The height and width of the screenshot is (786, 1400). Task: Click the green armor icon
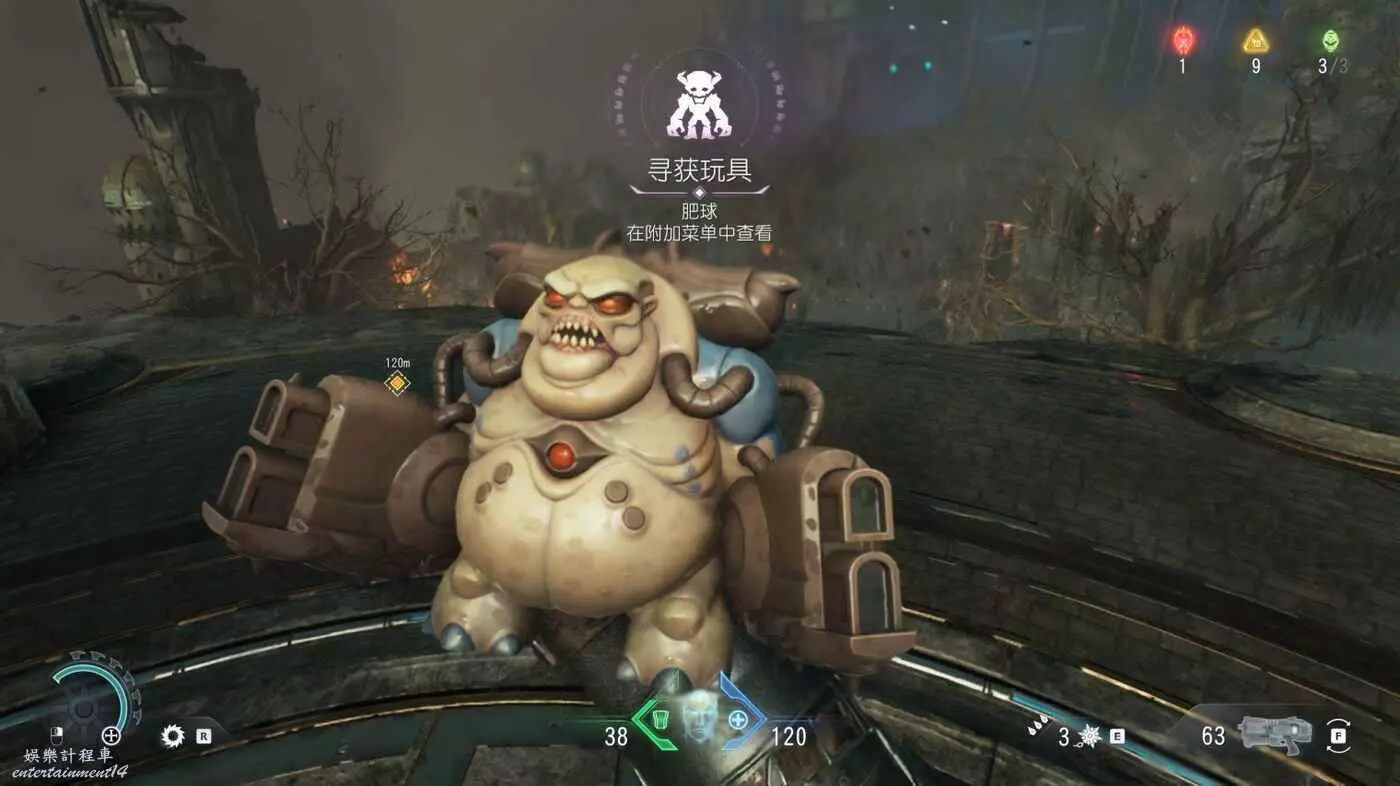659,718
